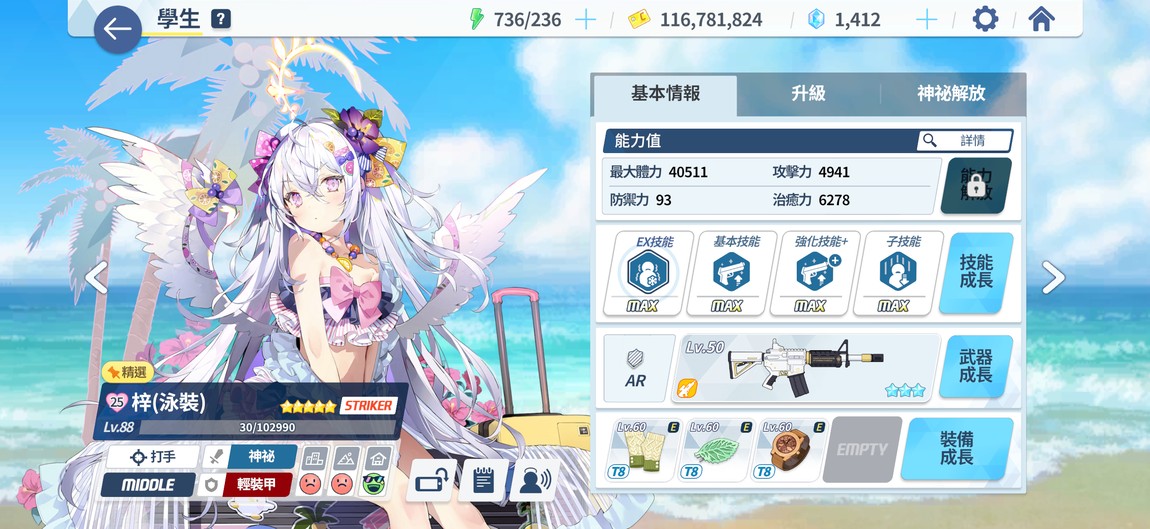The image size is (1150, 529).
Task: Select the EMPTY equipment slot
Action: [x=862, y=449]
